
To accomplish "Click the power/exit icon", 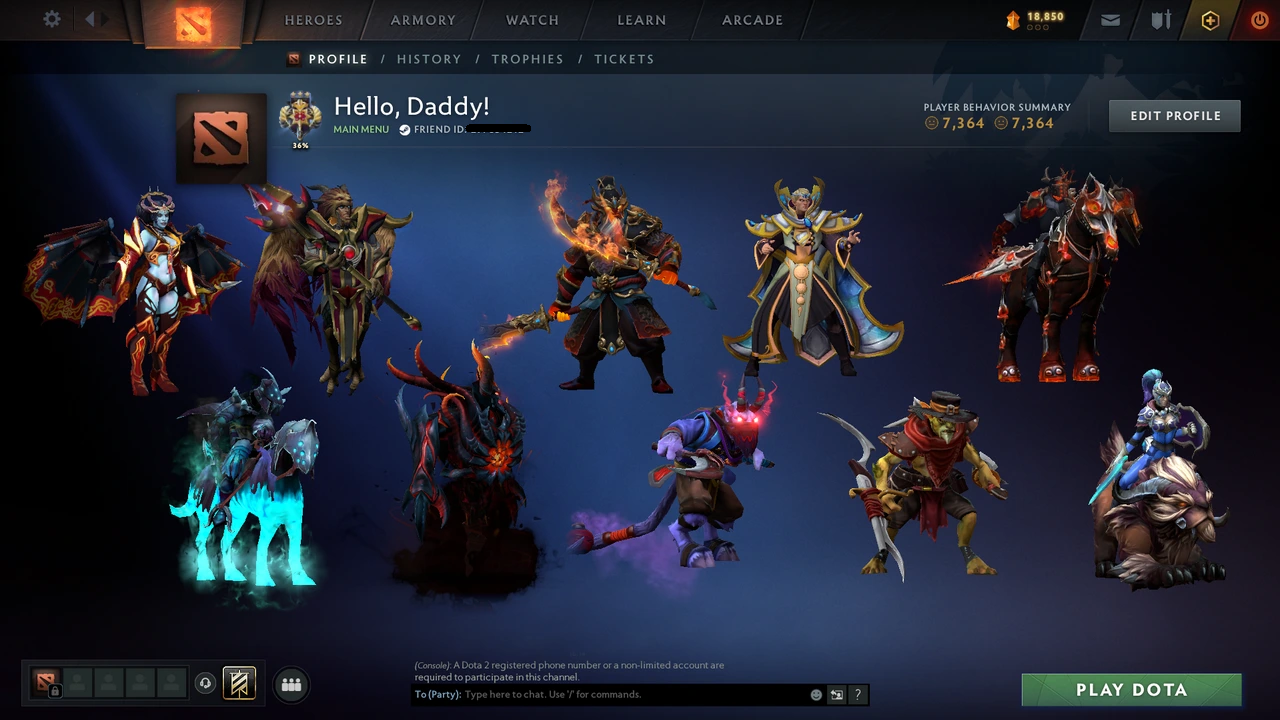I will pos(1259,20).
